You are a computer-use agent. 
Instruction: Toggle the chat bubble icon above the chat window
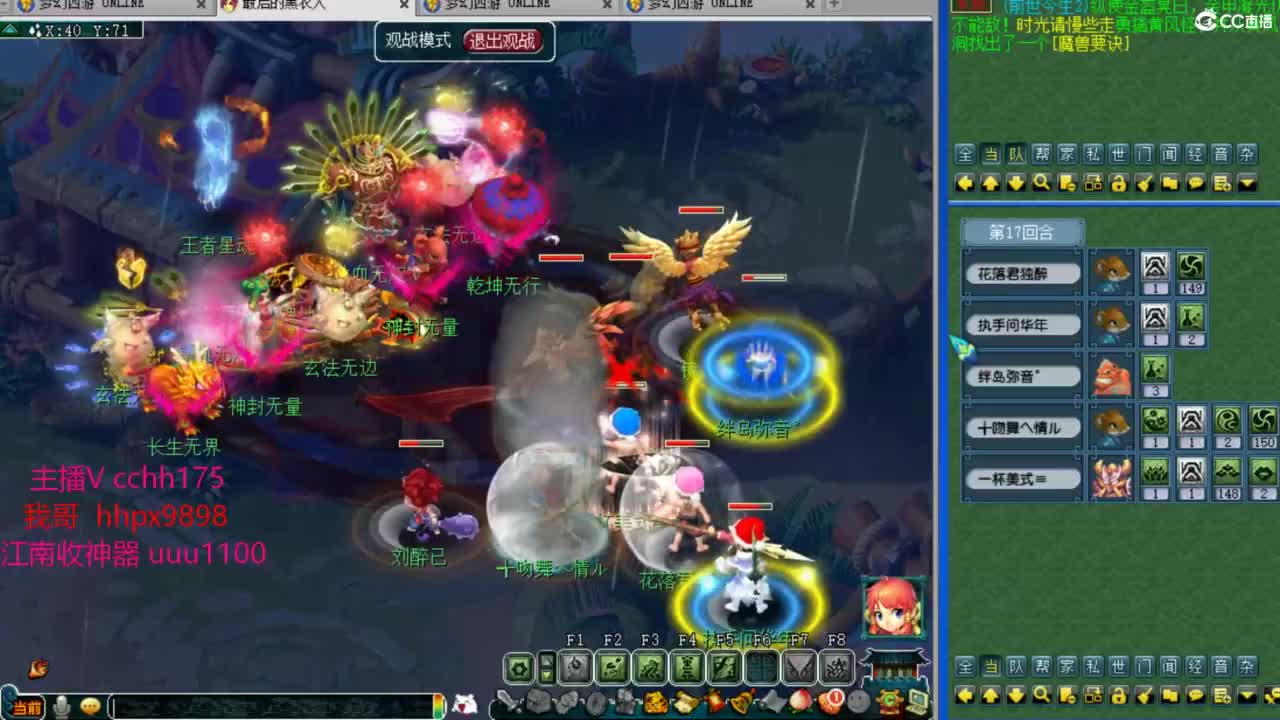[x=1195, y=183]
